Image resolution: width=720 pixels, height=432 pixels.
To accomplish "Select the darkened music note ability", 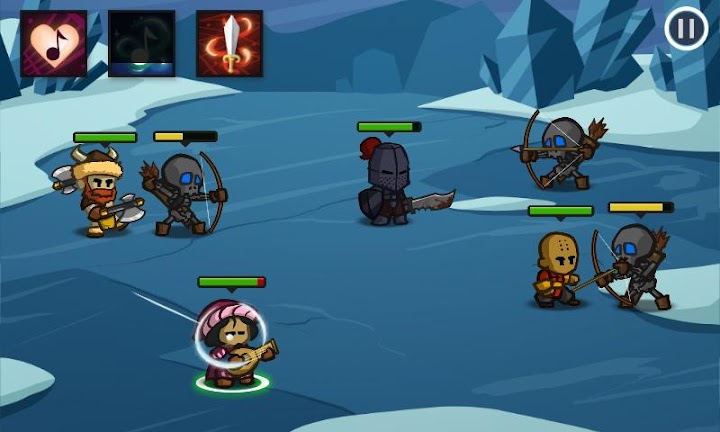I will pos(142,44).
